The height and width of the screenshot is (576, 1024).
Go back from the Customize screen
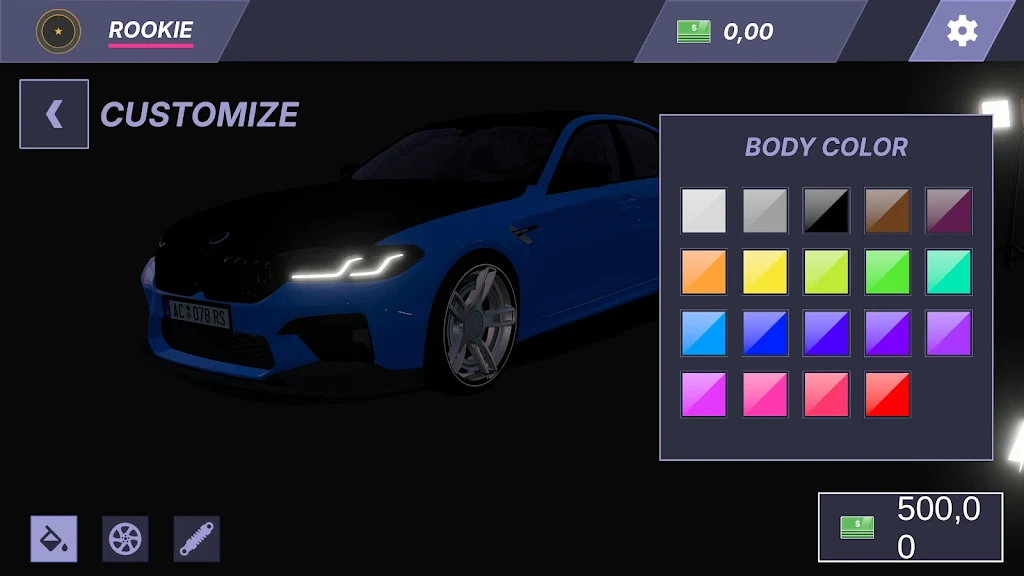[54, 114]
